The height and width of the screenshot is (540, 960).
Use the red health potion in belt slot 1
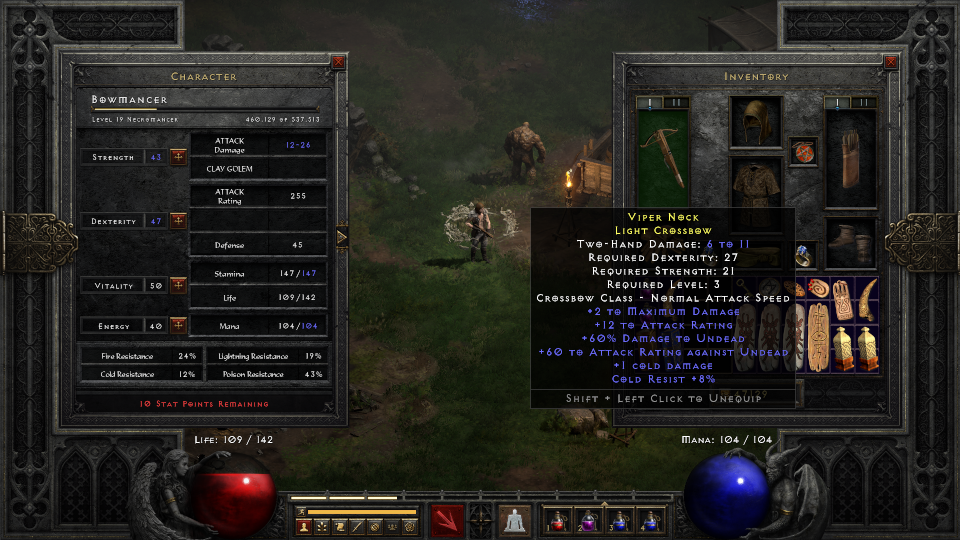[556, 521]
